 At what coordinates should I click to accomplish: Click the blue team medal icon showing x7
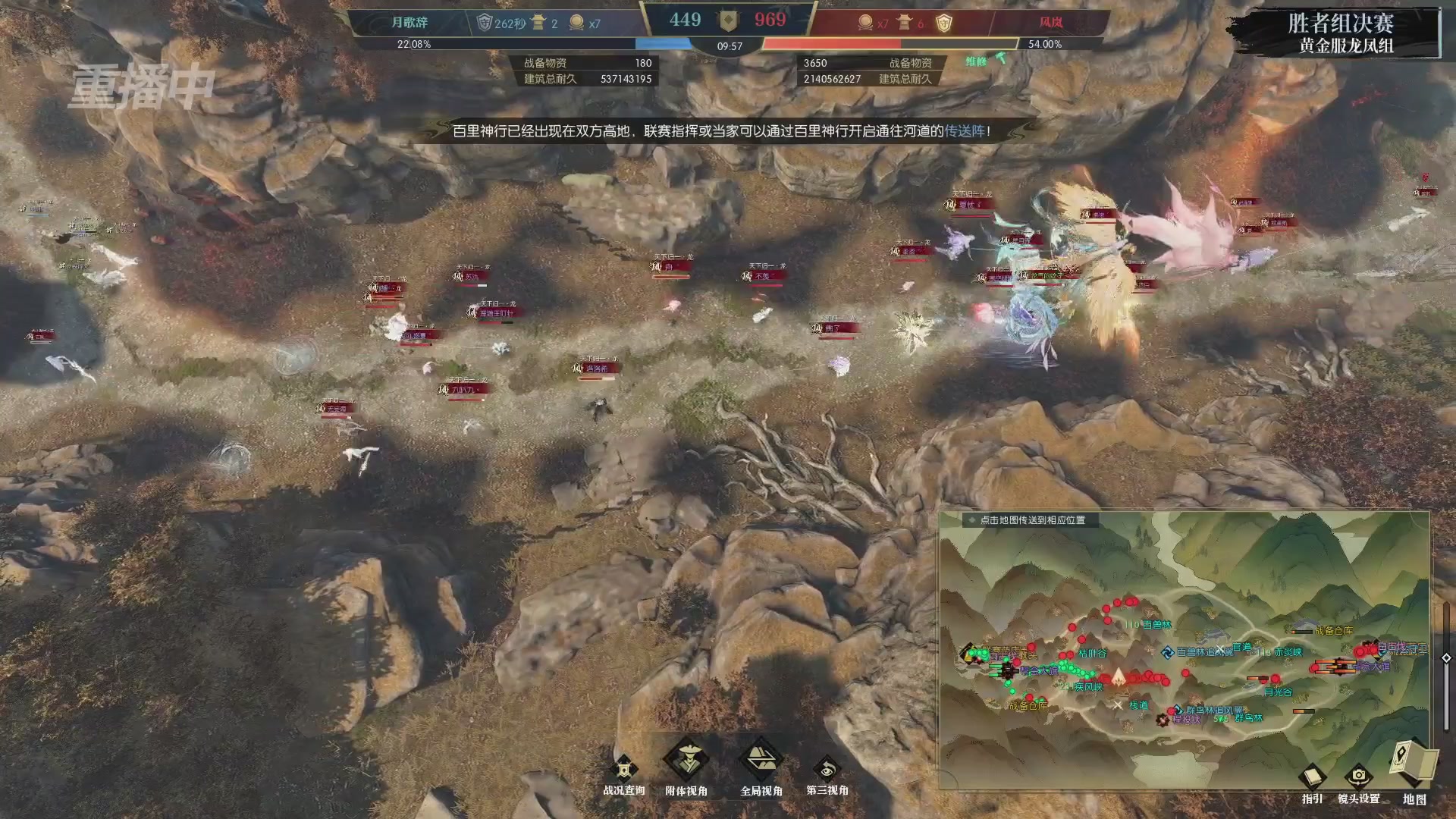[x=578, y=23]
